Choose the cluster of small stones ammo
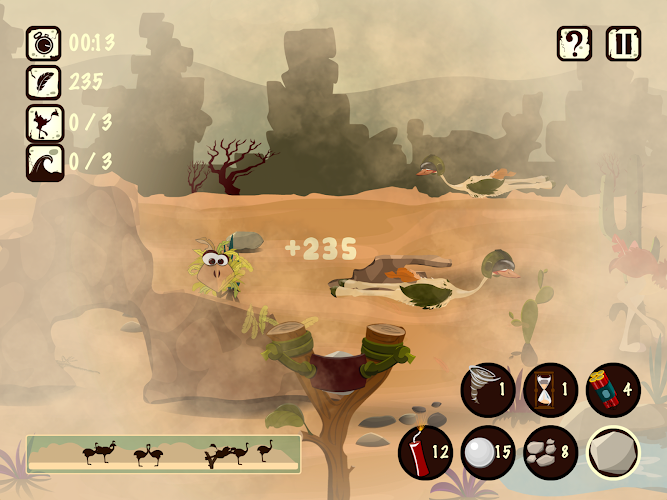The width and height of the screenshot is (667, 500). click(550, 452)
